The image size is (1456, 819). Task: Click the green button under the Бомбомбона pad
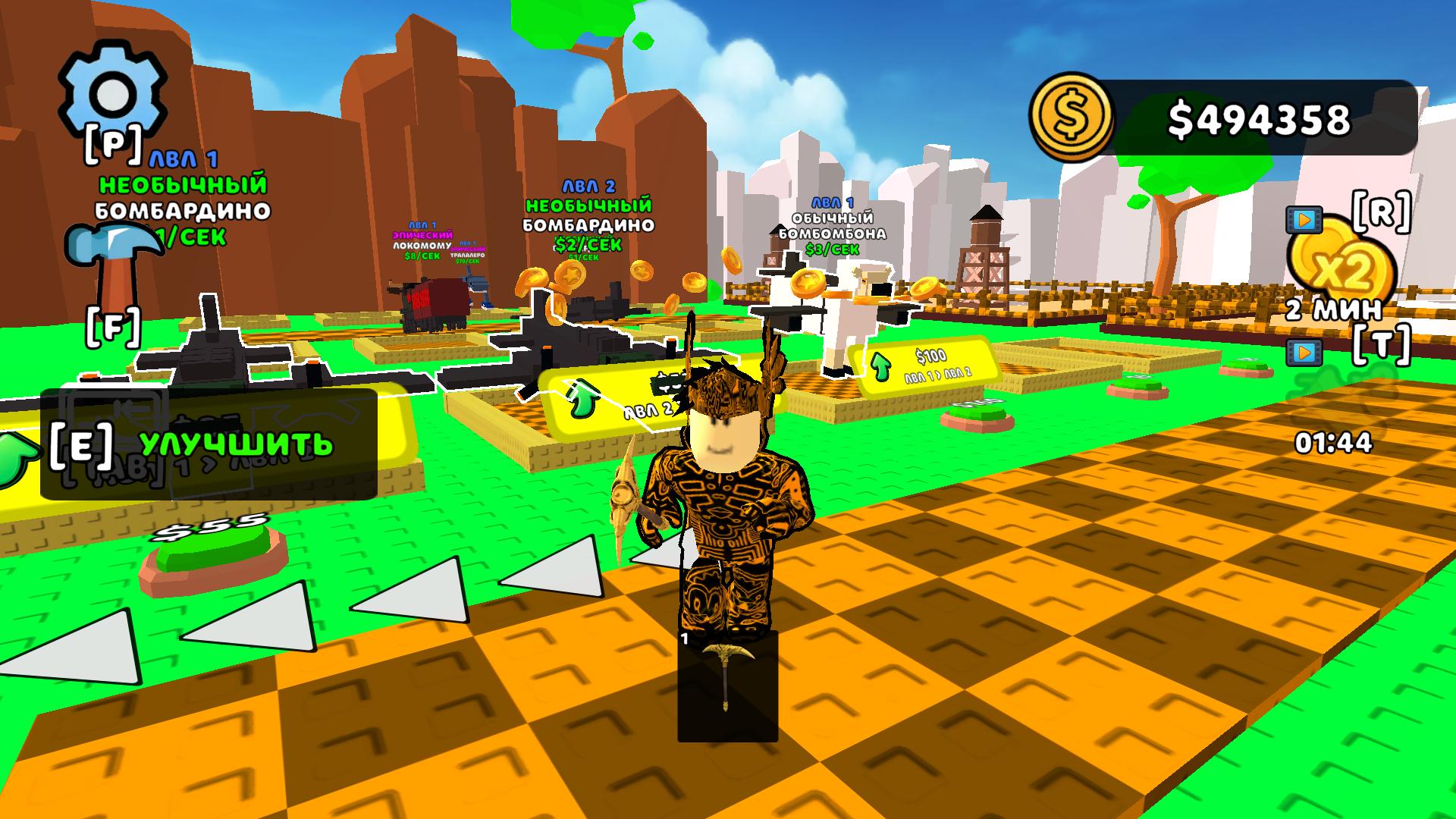(978, 414)
